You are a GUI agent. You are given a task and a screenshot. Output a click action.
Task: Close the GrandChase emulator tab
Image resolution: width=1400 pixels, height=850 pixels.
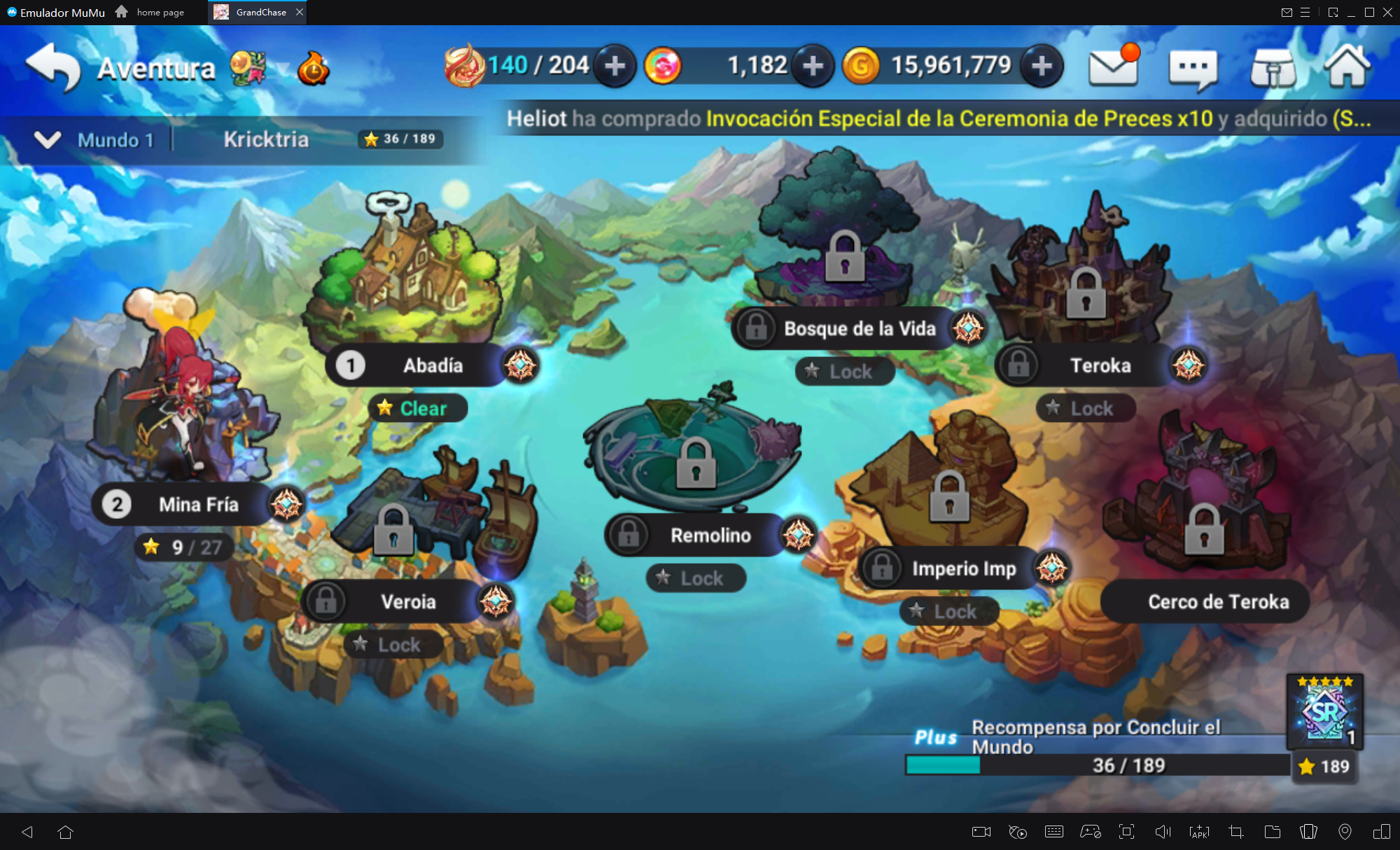[x=300, y=12]
